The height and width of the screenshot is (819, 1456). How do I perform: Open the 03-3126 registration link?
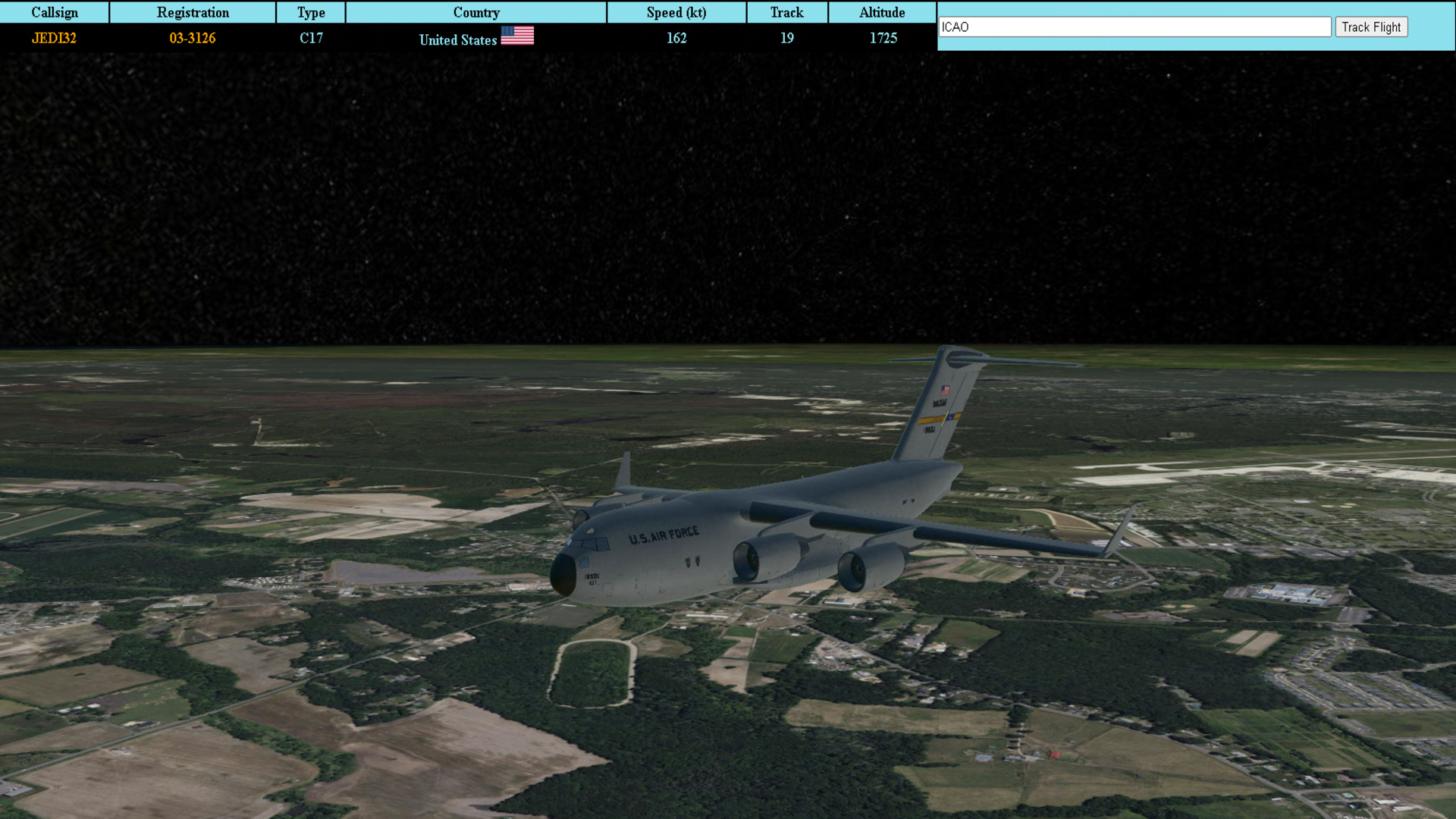click(x=193, y=38)
